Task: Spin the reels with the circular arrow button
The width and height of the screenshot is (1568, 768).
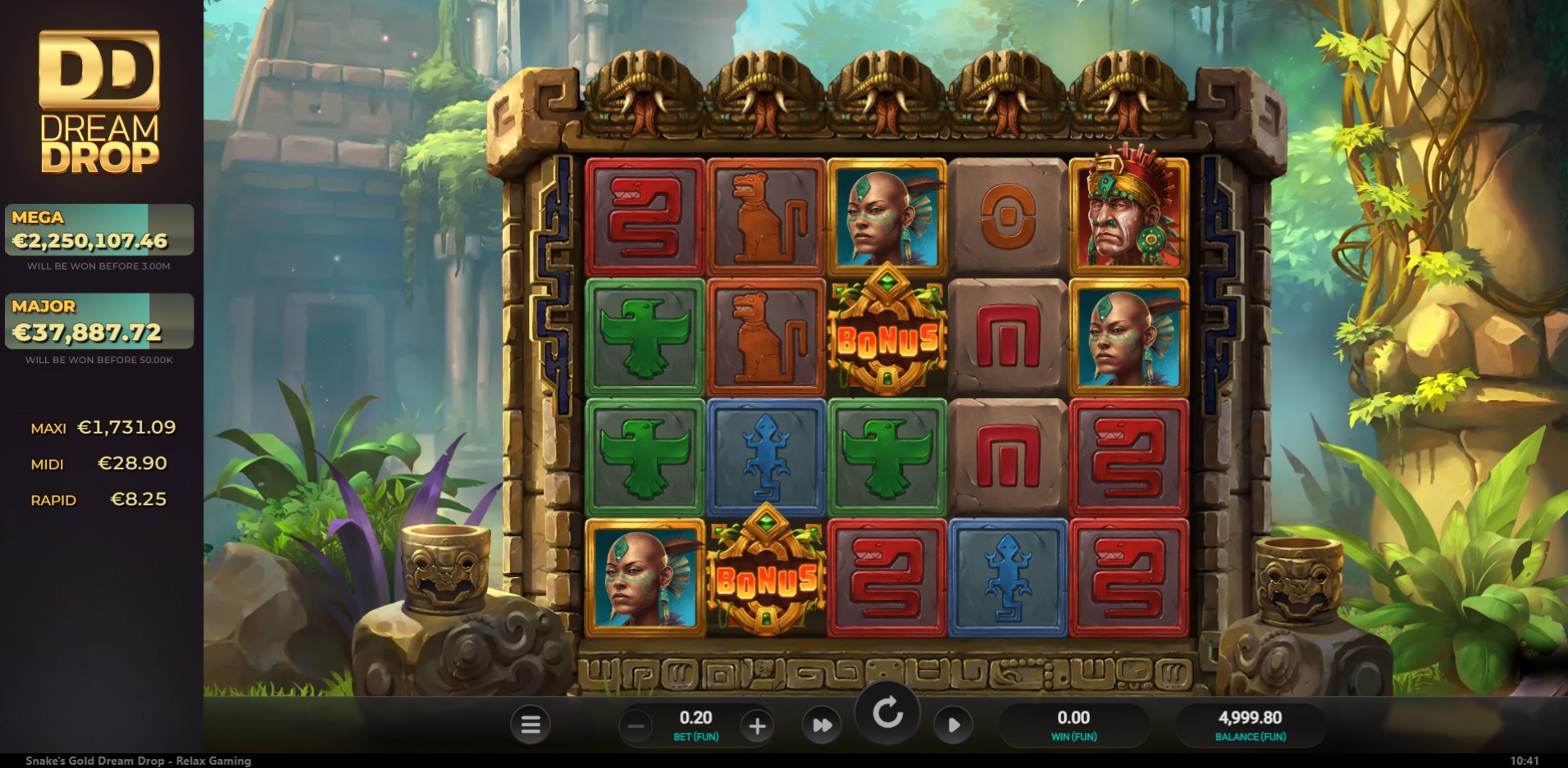Action: pyautogui.click(x=887, y=713)
